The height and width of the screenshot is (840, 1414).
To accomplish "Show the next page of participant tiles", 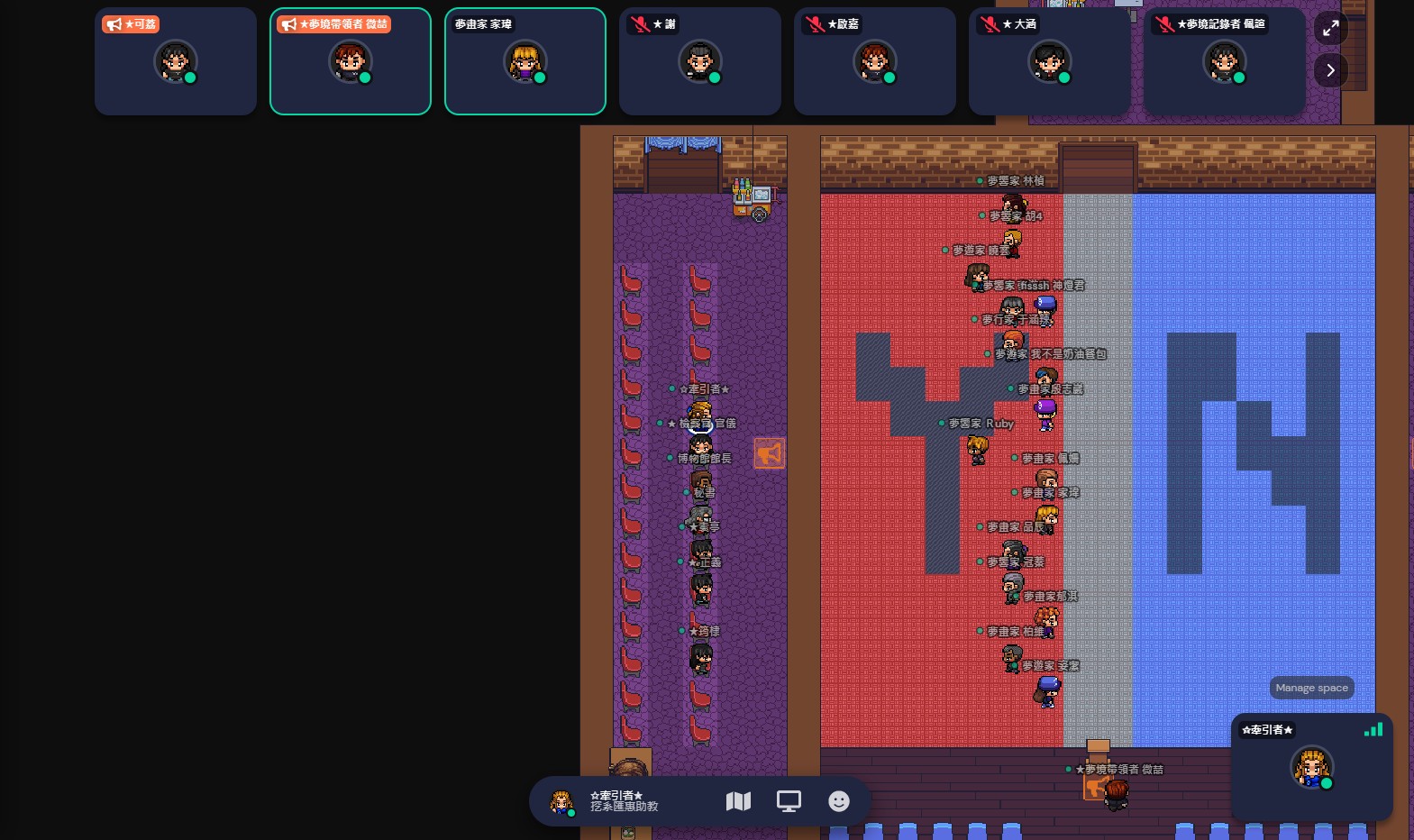I will 1330,70.
